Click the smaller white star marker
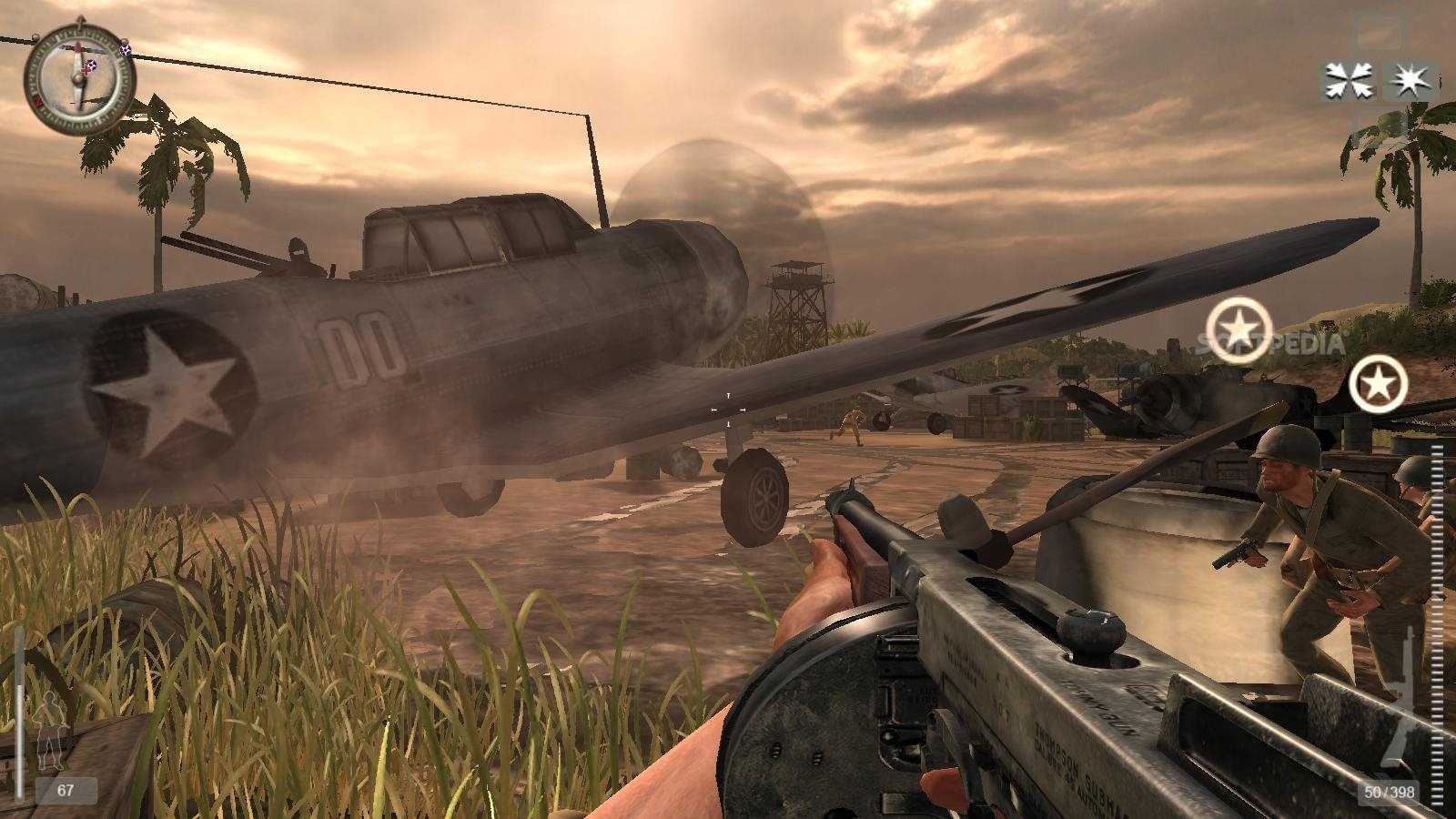 (1378, 385)
